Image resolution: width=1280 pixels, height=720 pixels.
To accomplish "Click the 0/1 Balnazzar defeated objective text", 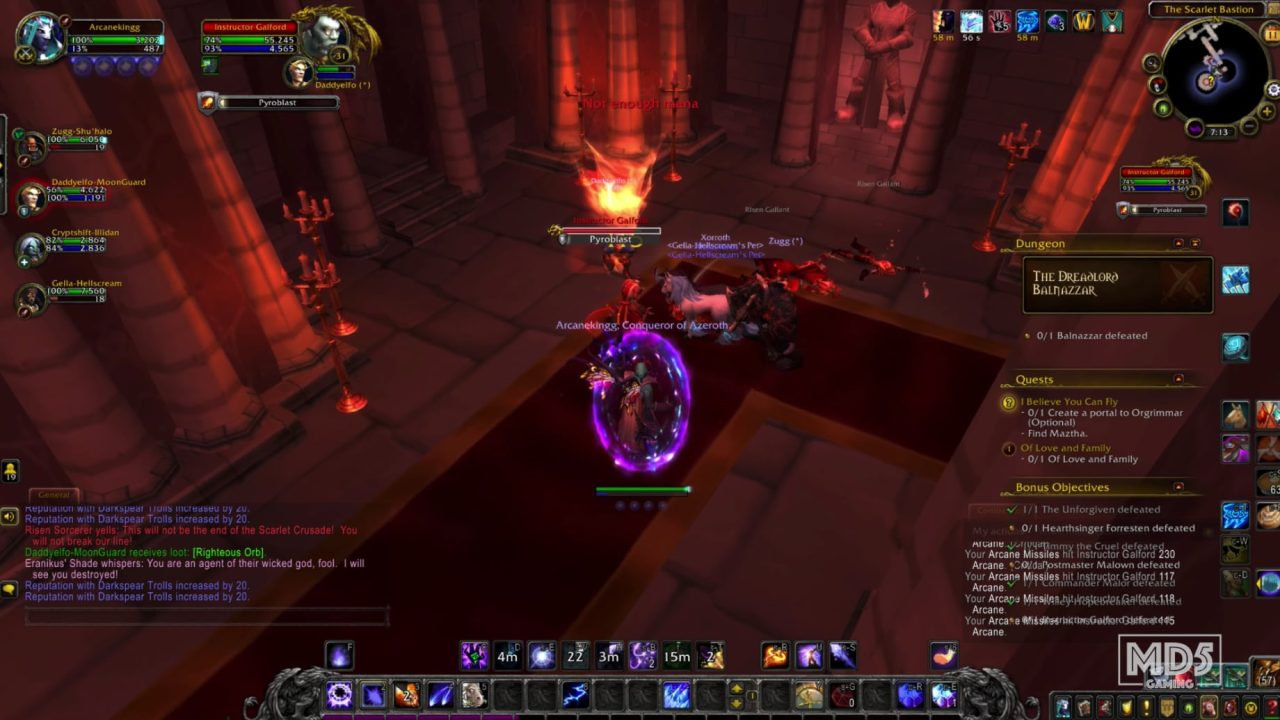I will point(1090,335).
